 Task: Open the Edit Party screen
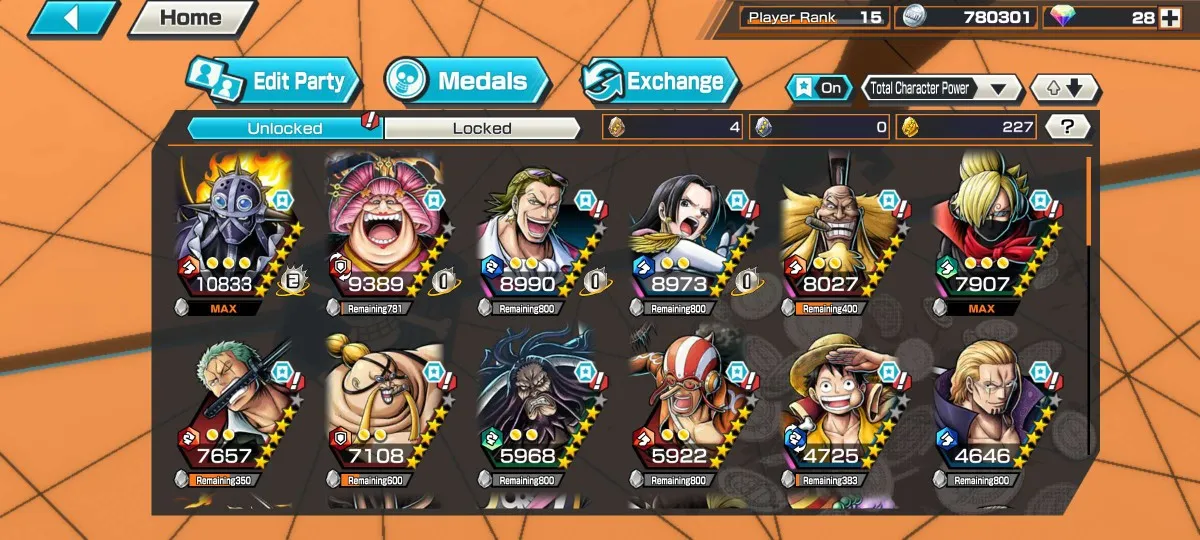[x=273, y=82]
